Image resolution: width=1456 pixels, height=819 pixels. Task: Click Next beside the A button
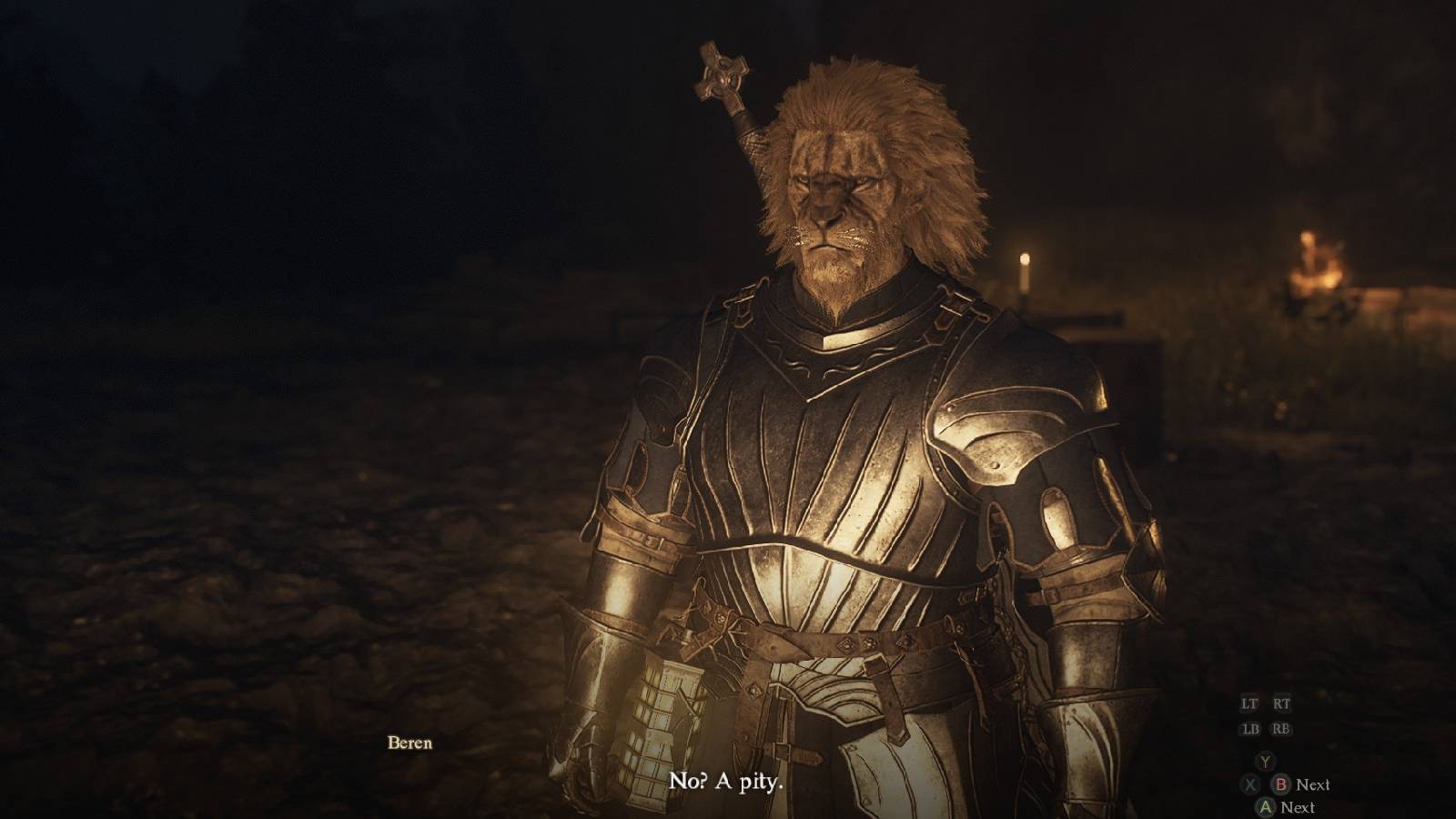pos(1299,807)
